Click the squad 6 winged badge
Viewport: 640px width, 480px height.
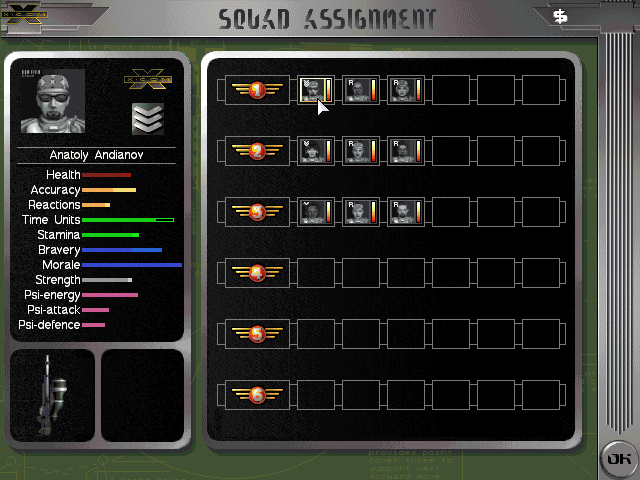[x=257, y=394]
